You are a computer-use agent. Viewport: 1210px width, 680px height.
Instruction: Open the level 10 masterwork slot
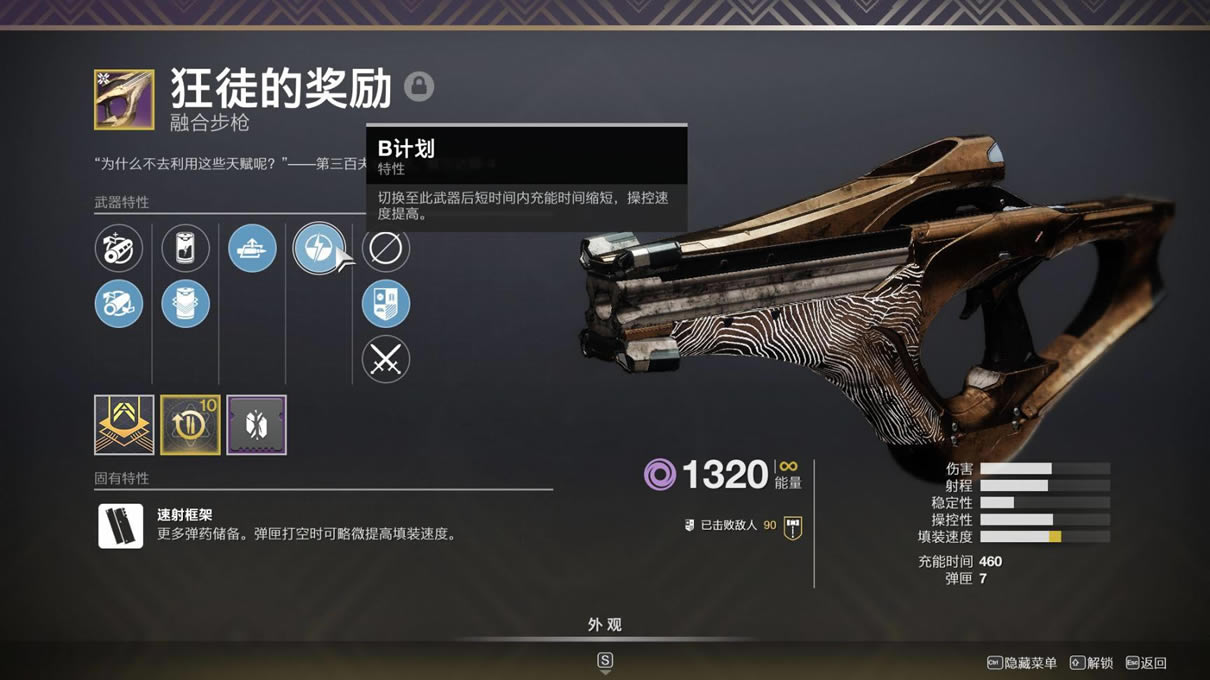tap(190, 425)
